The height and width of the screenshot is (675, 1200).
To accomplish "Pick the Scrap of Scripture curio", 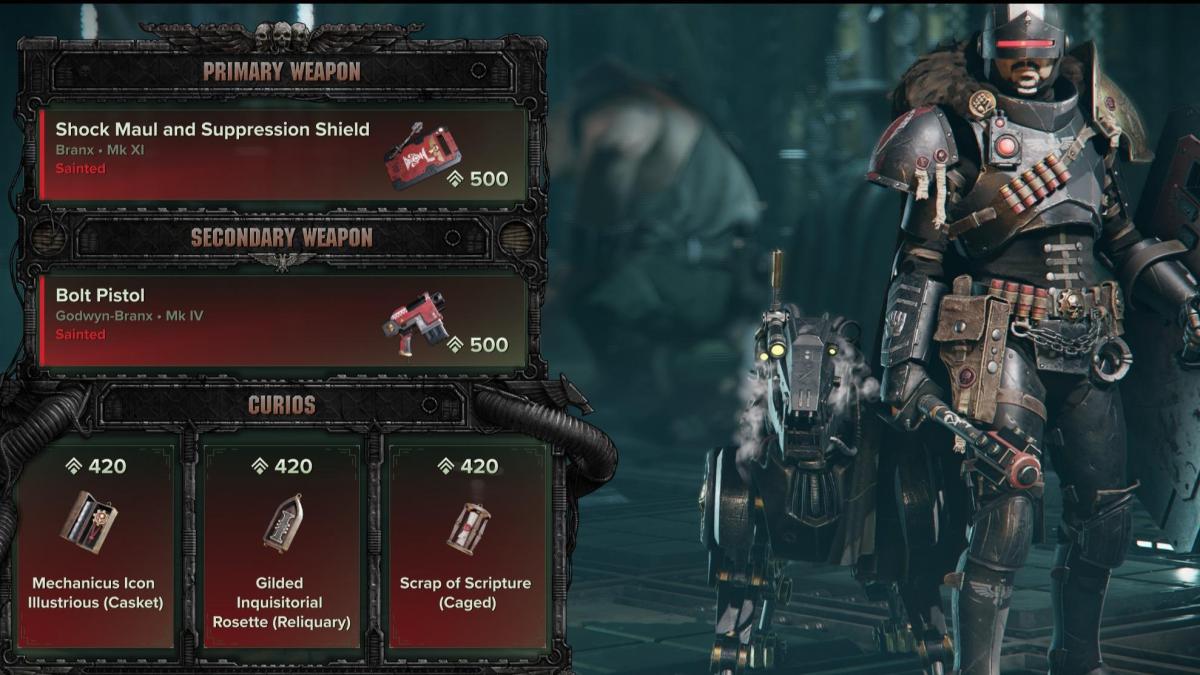I will point(465,540).
